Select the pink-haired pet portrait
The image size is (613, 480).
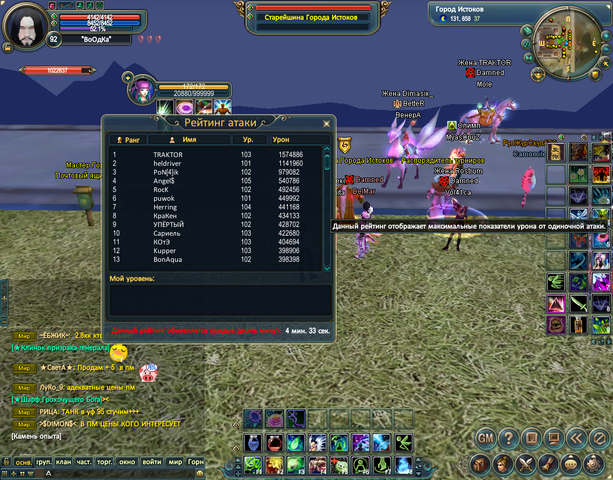[x=140, y=91]
